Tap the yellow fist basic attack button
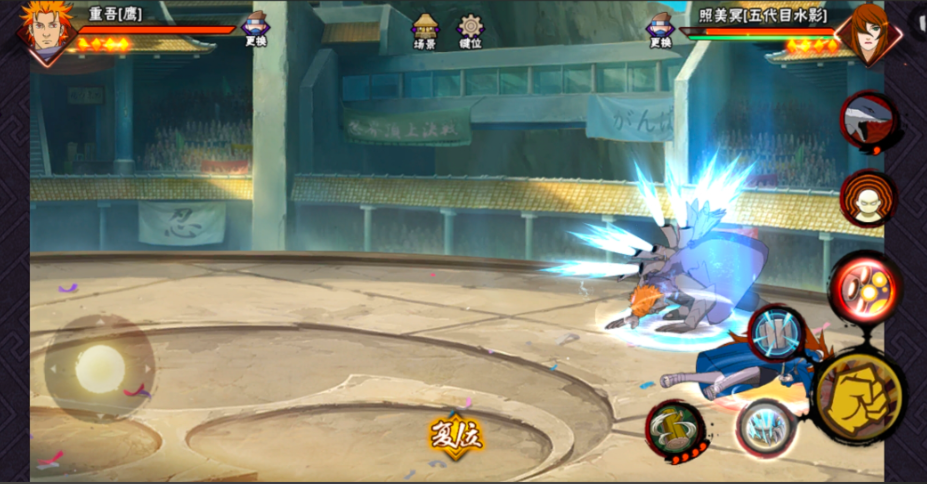The width and height of the screenshot is (927, 484). [858, 395]
